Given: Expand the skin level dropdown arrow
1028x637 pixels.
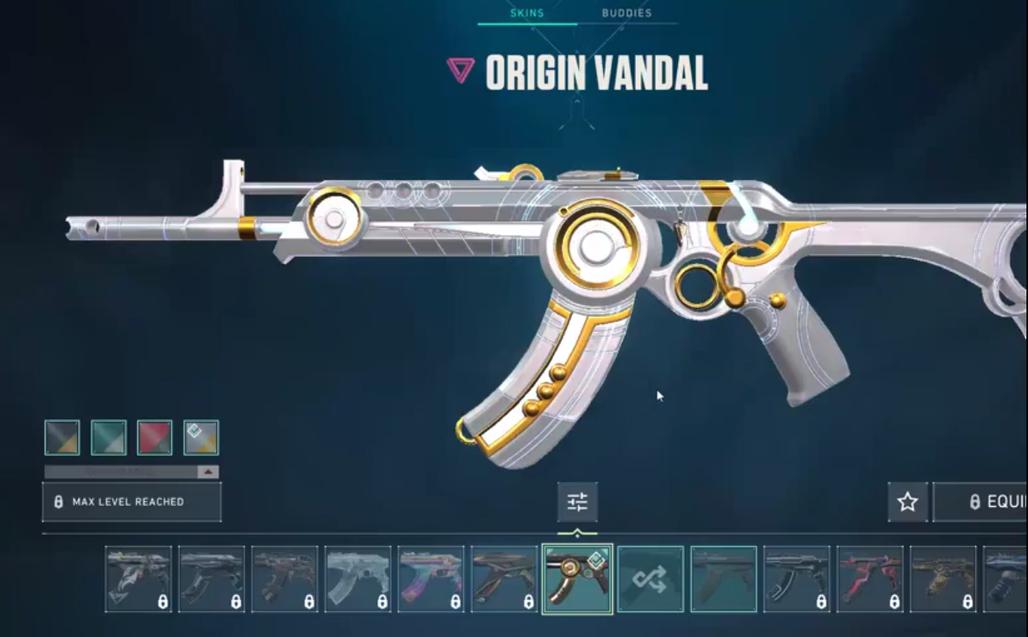Looking at the screenshot, I should pyautogui.click(x=208, y=472).
